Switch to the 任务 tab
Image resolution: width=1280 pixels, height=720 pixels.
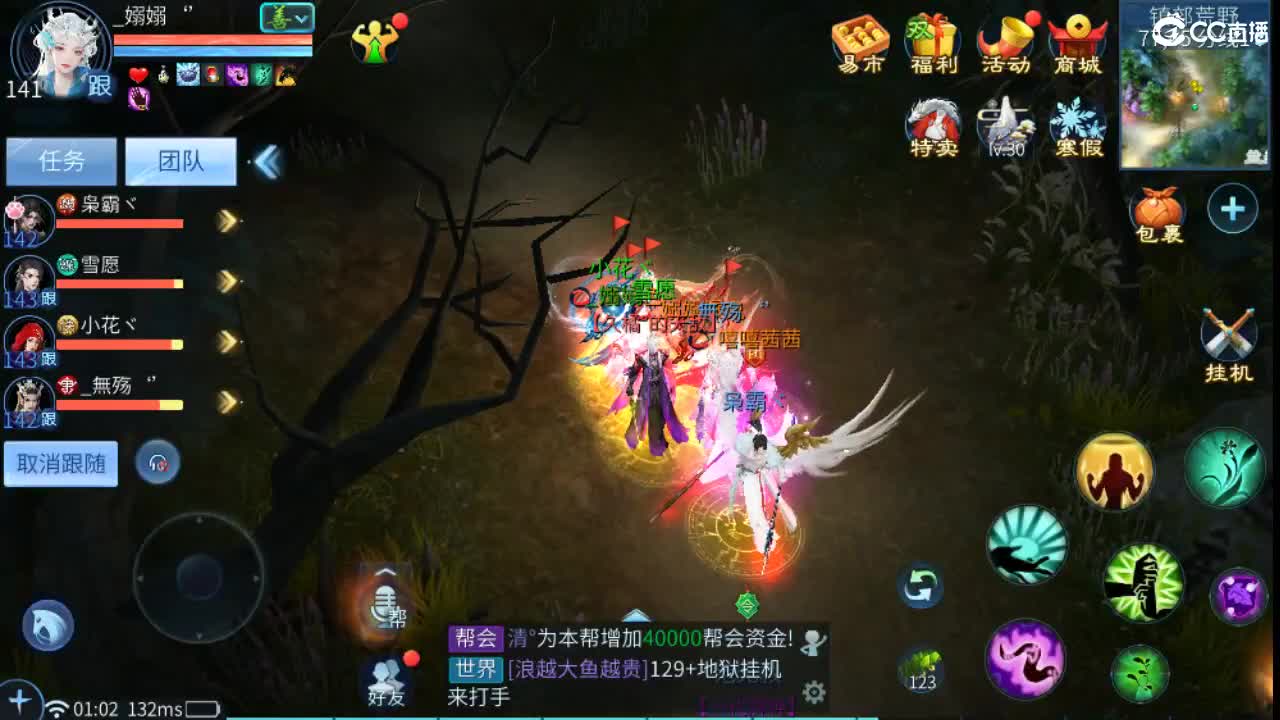click(x=61, y=161)
